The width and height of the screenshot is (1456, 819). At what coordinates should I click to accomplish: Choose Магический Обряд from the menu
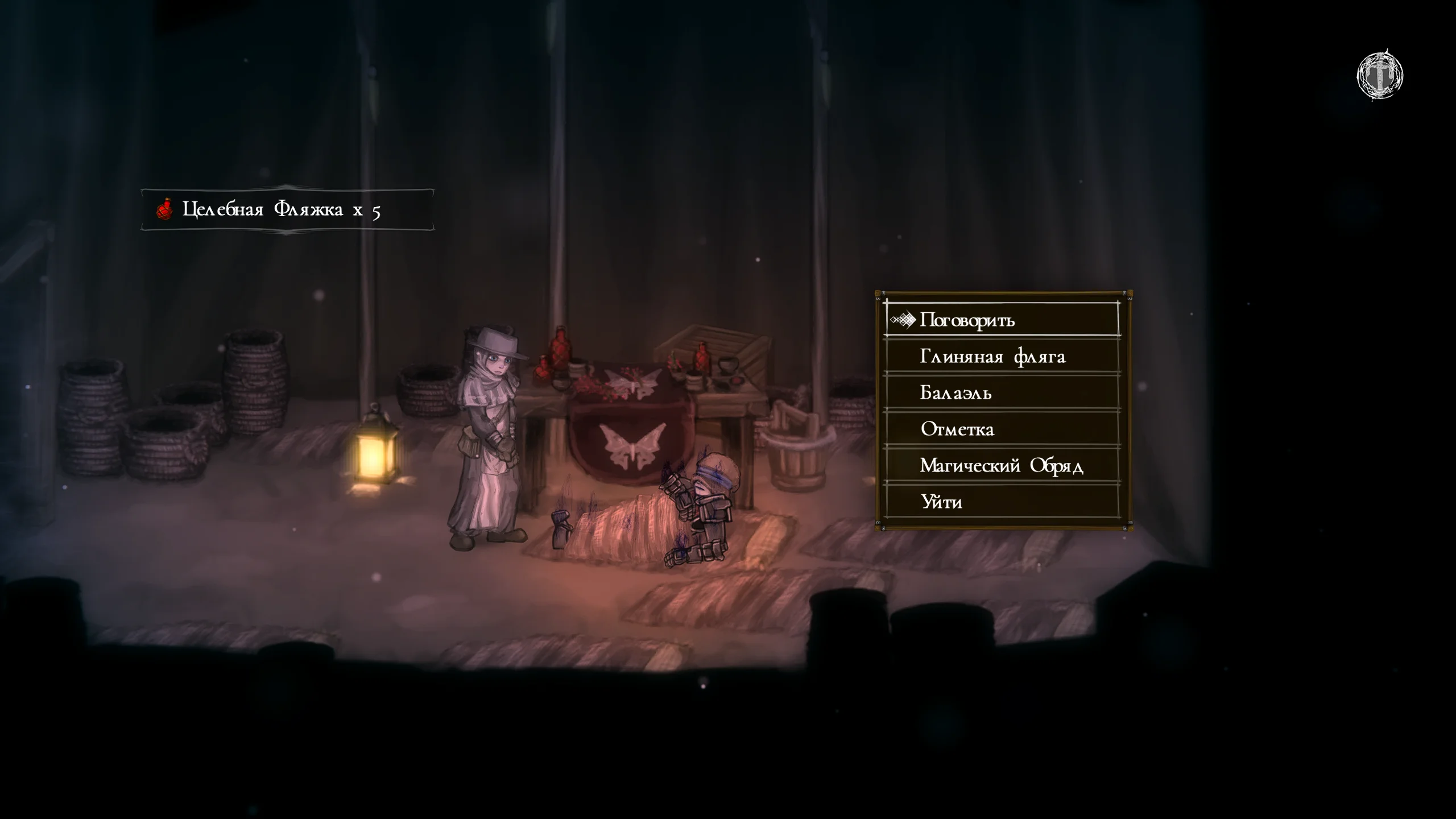[x=1001, y=466]
